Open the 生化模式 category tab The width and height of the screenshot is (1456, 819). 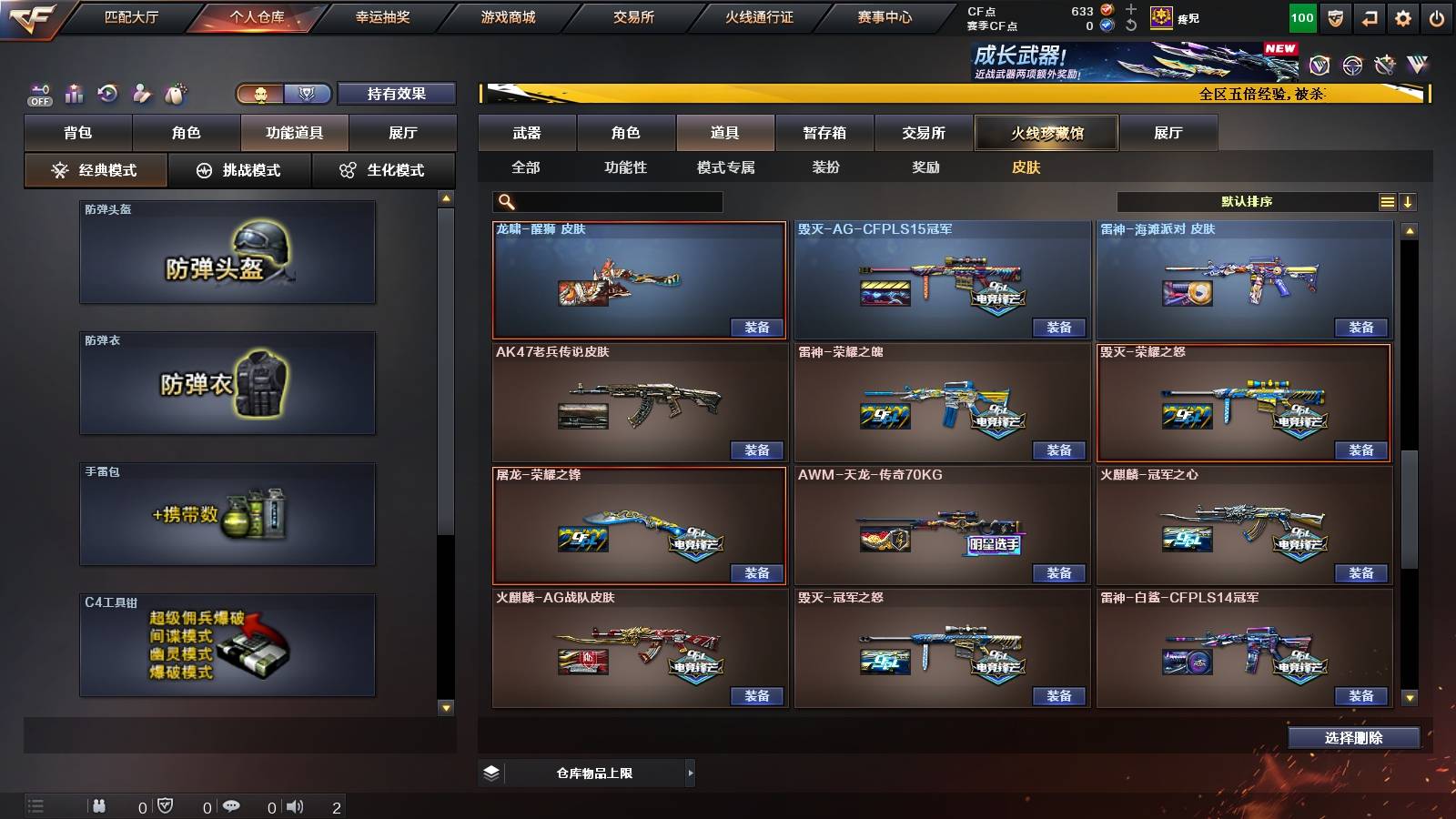384,170
